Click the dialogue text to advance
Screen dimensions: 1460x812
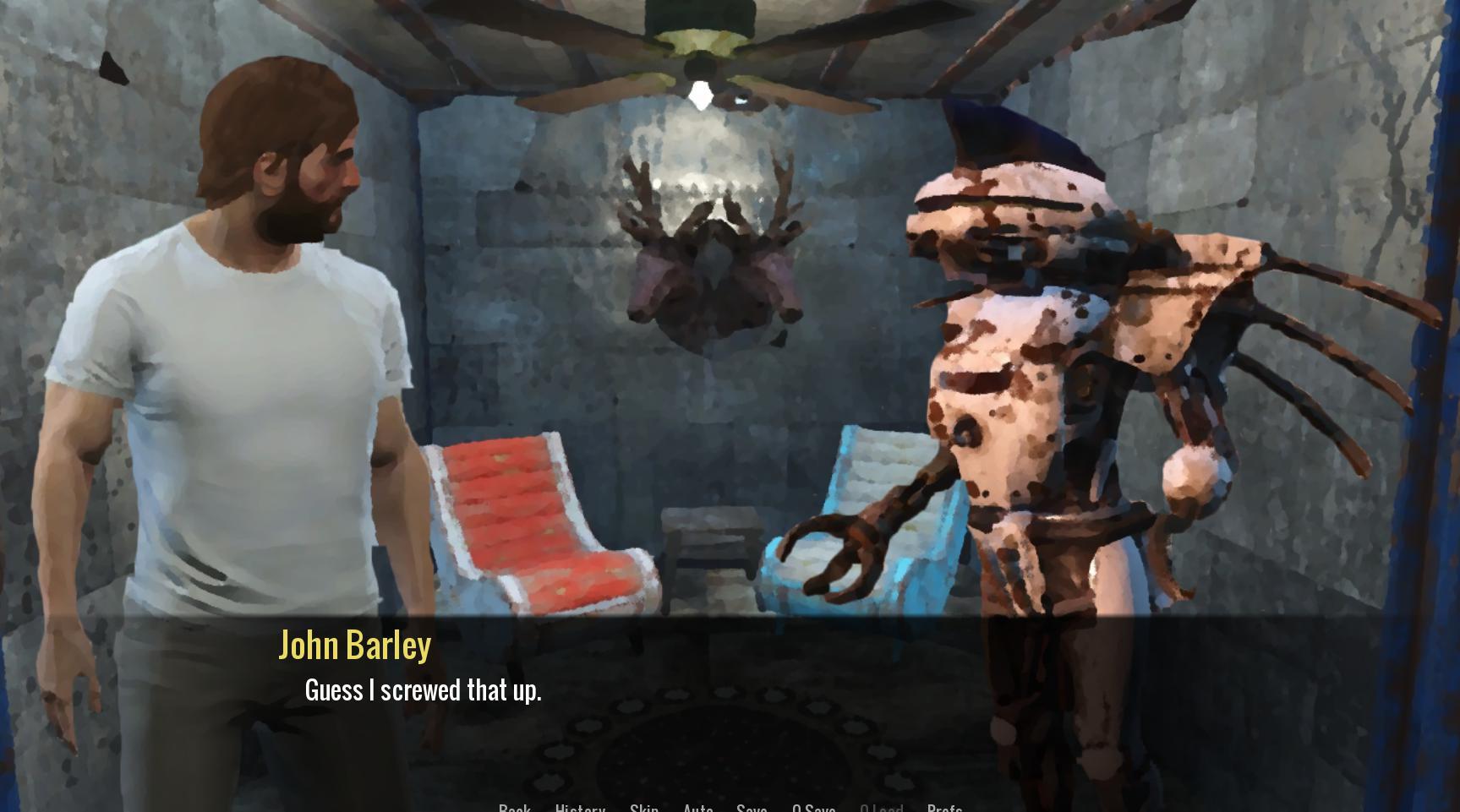click(423, 690)
